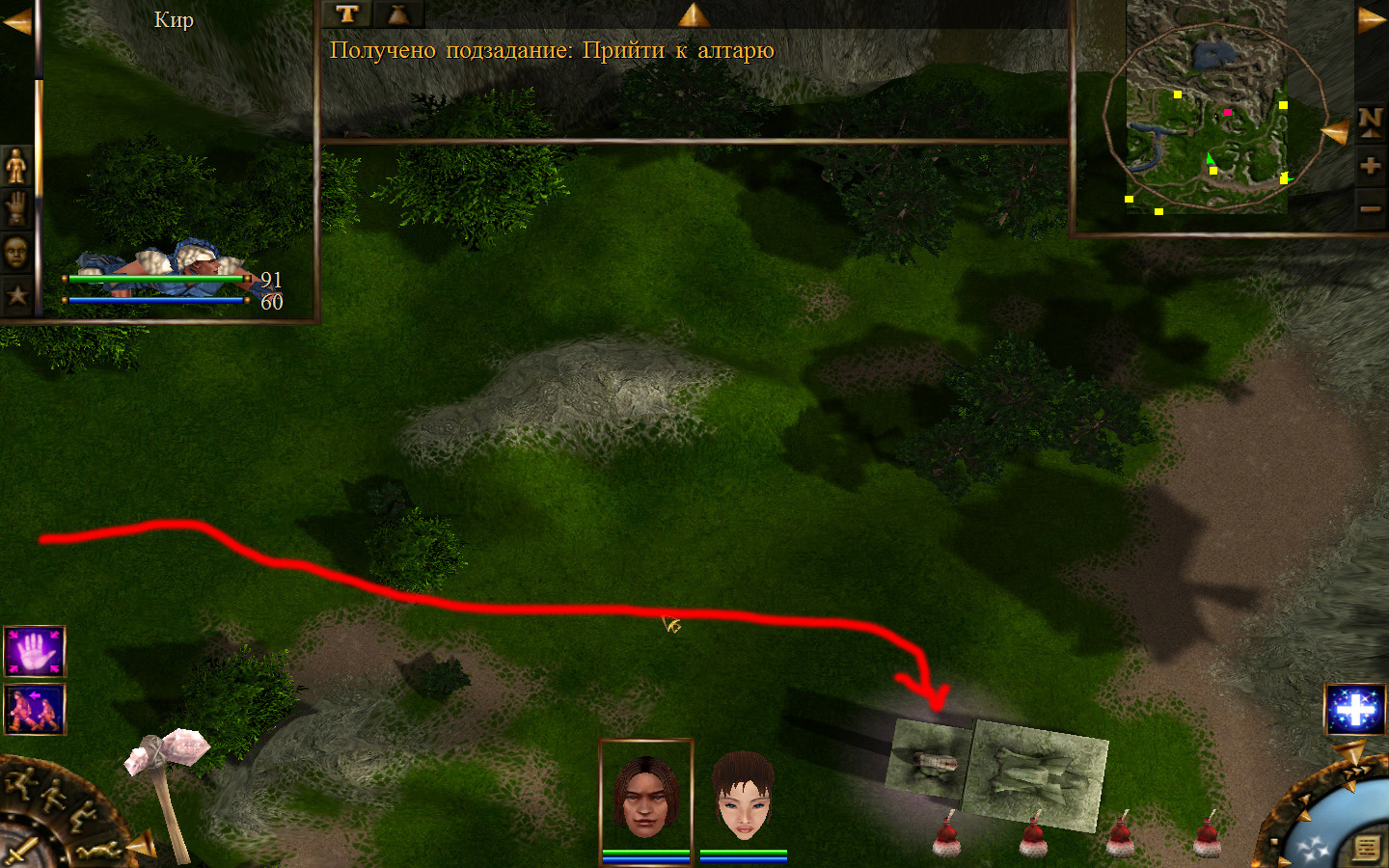Select the face mask tab
Screen dimensions: 1389x868
(16, 252)
